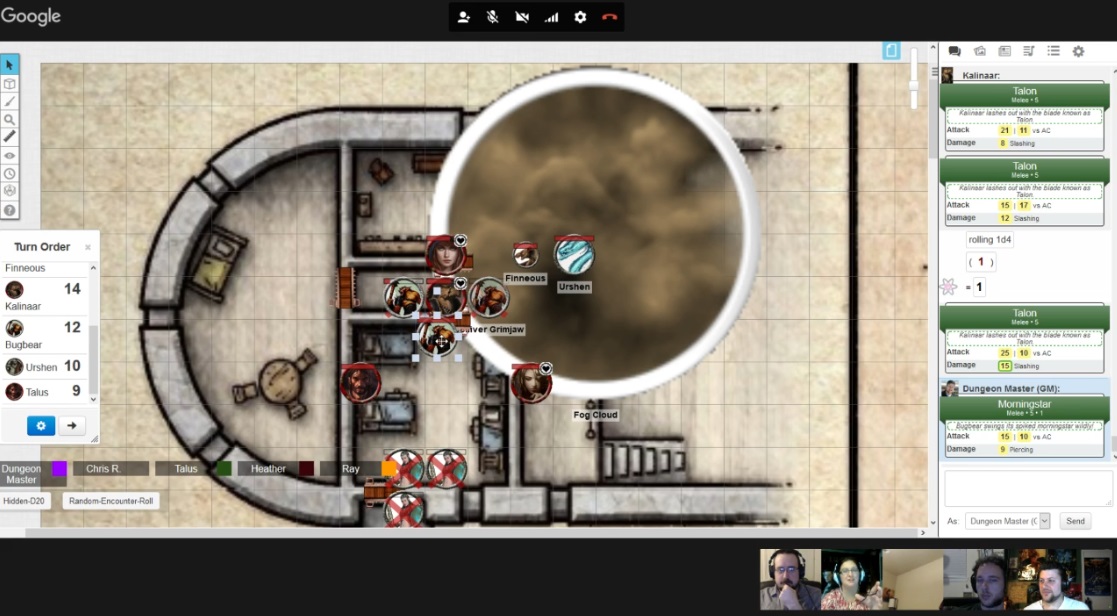Image resolution: width=1117 pixels, height=616 pixels.
Task: Open the sidebar settings gear tab
Action: [1078, 51]
